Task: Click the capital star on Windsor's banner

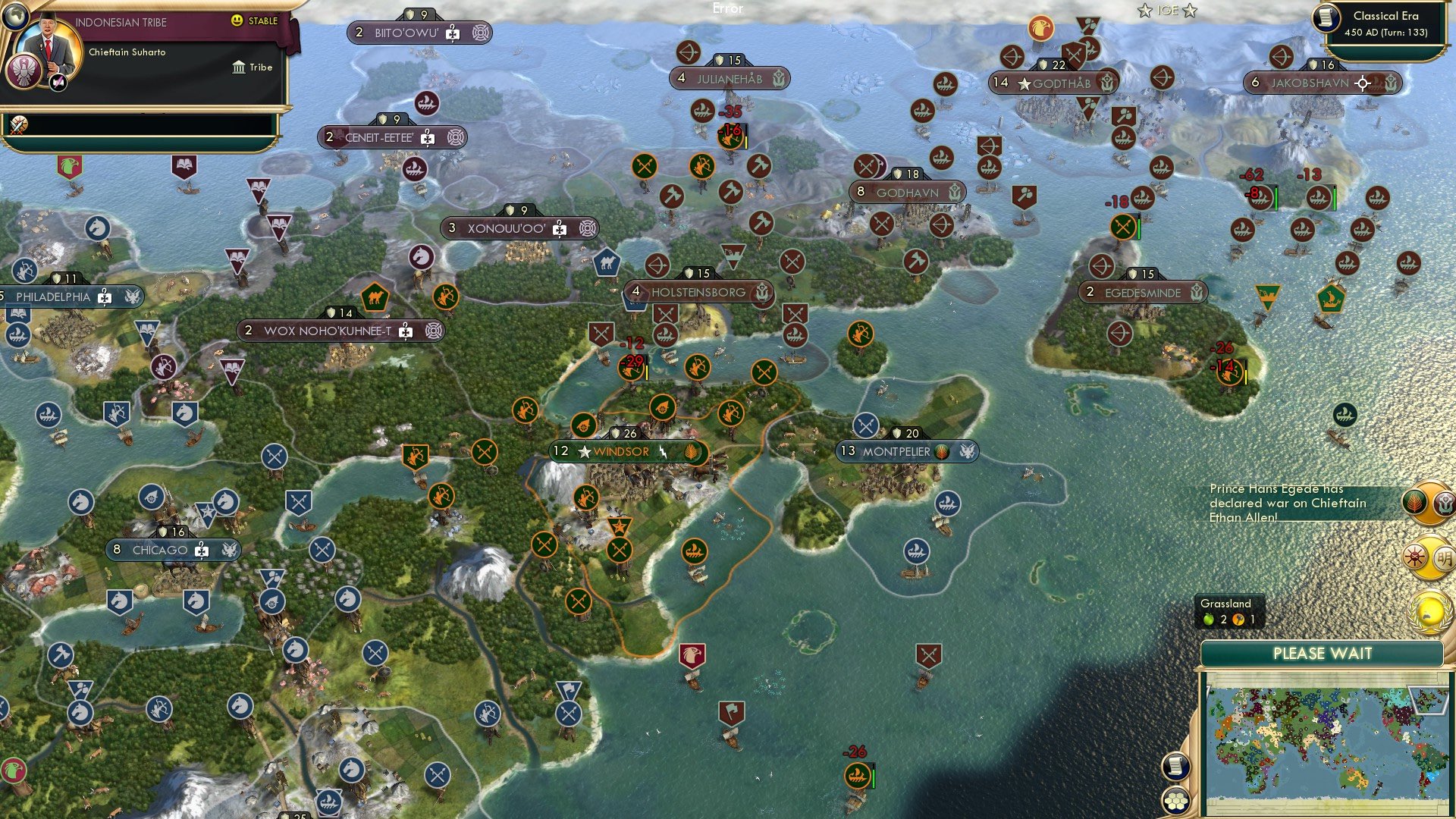Action: pyautogui.click(x=584, y=451)
